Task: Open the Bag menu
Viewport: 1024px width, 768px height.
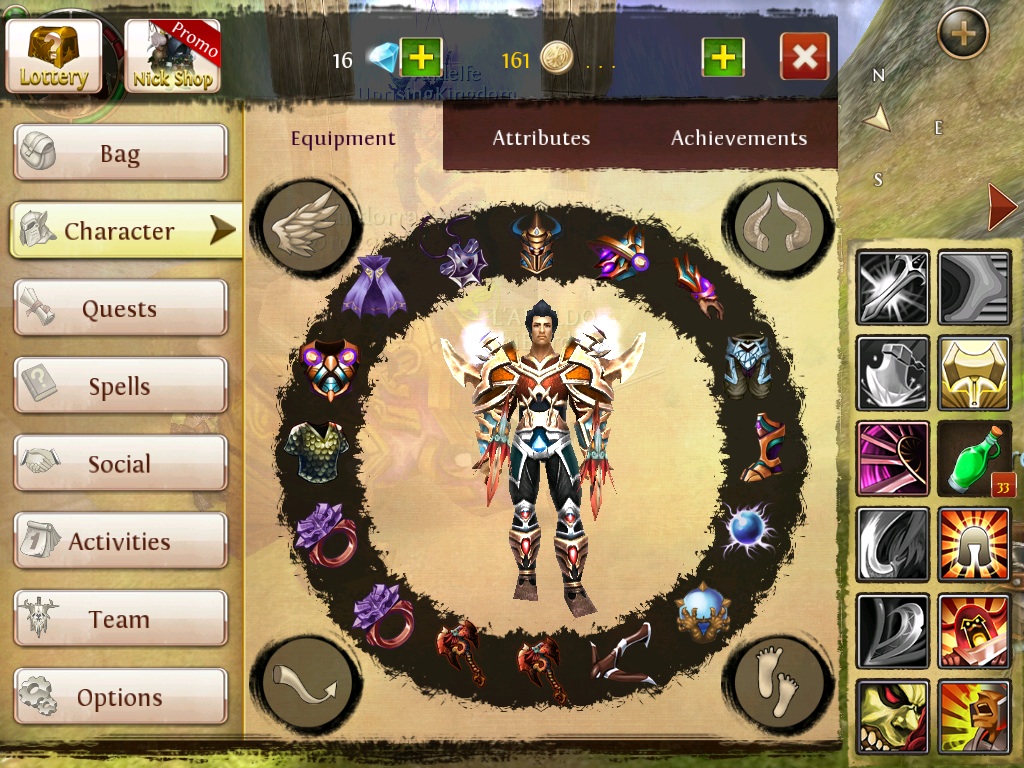Action: [120, 153]
